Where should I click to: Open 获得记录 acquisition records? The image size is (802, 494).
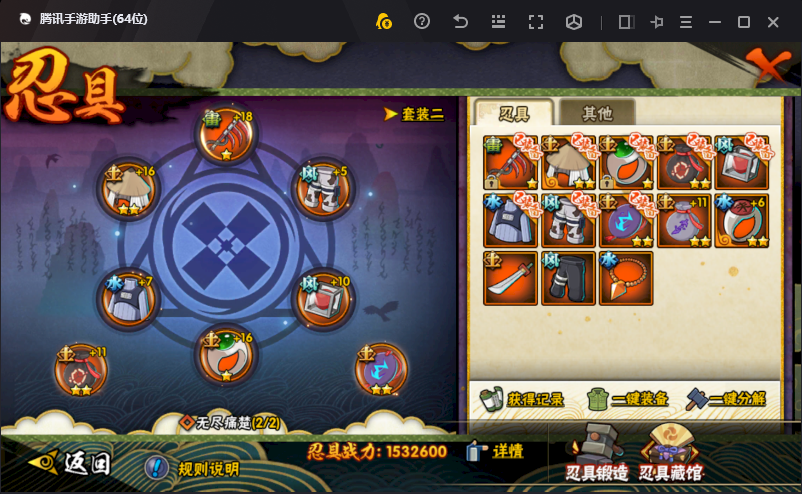521,399
